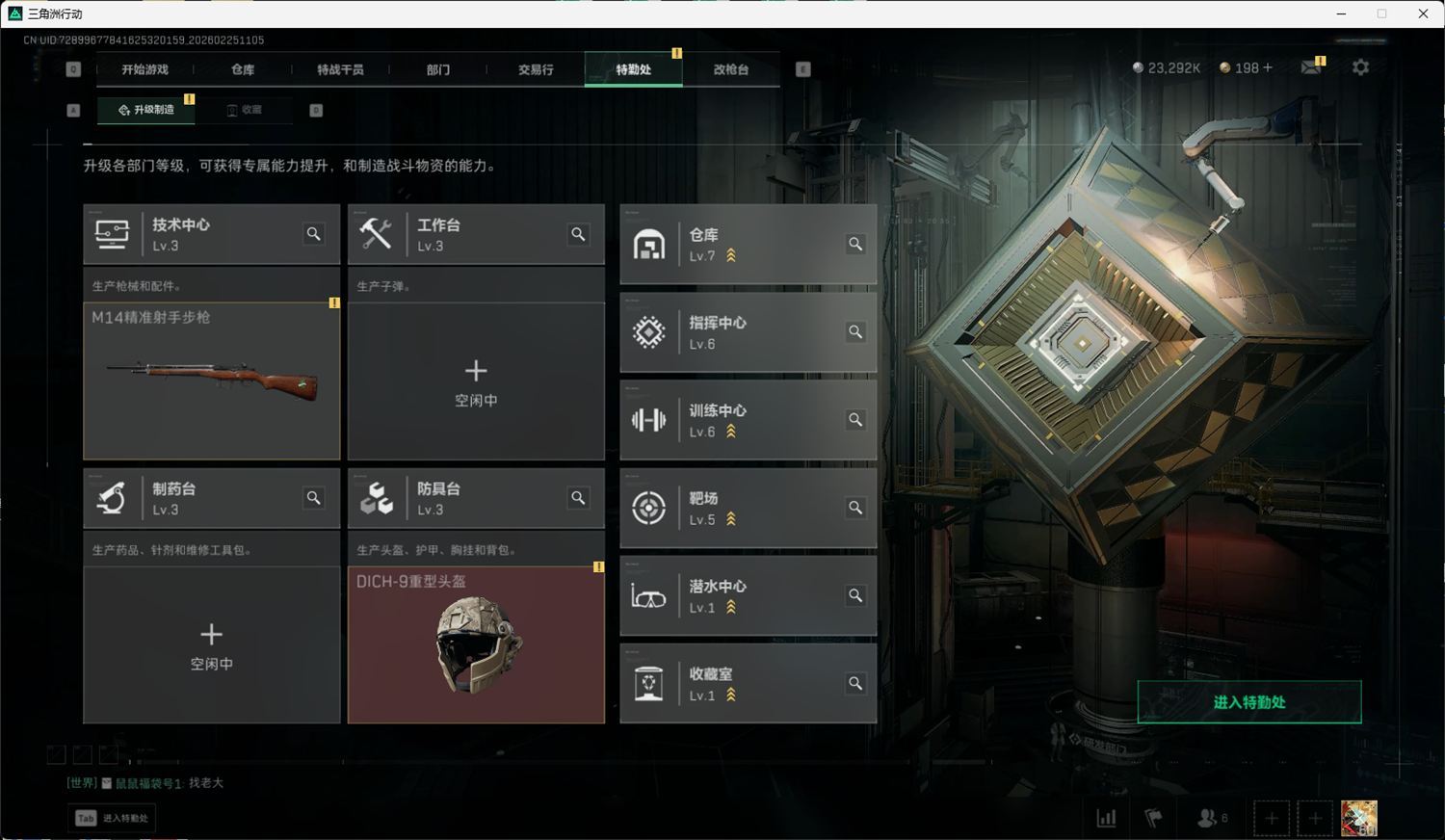Click the player avatar thumbnail

click(1359, 819)
